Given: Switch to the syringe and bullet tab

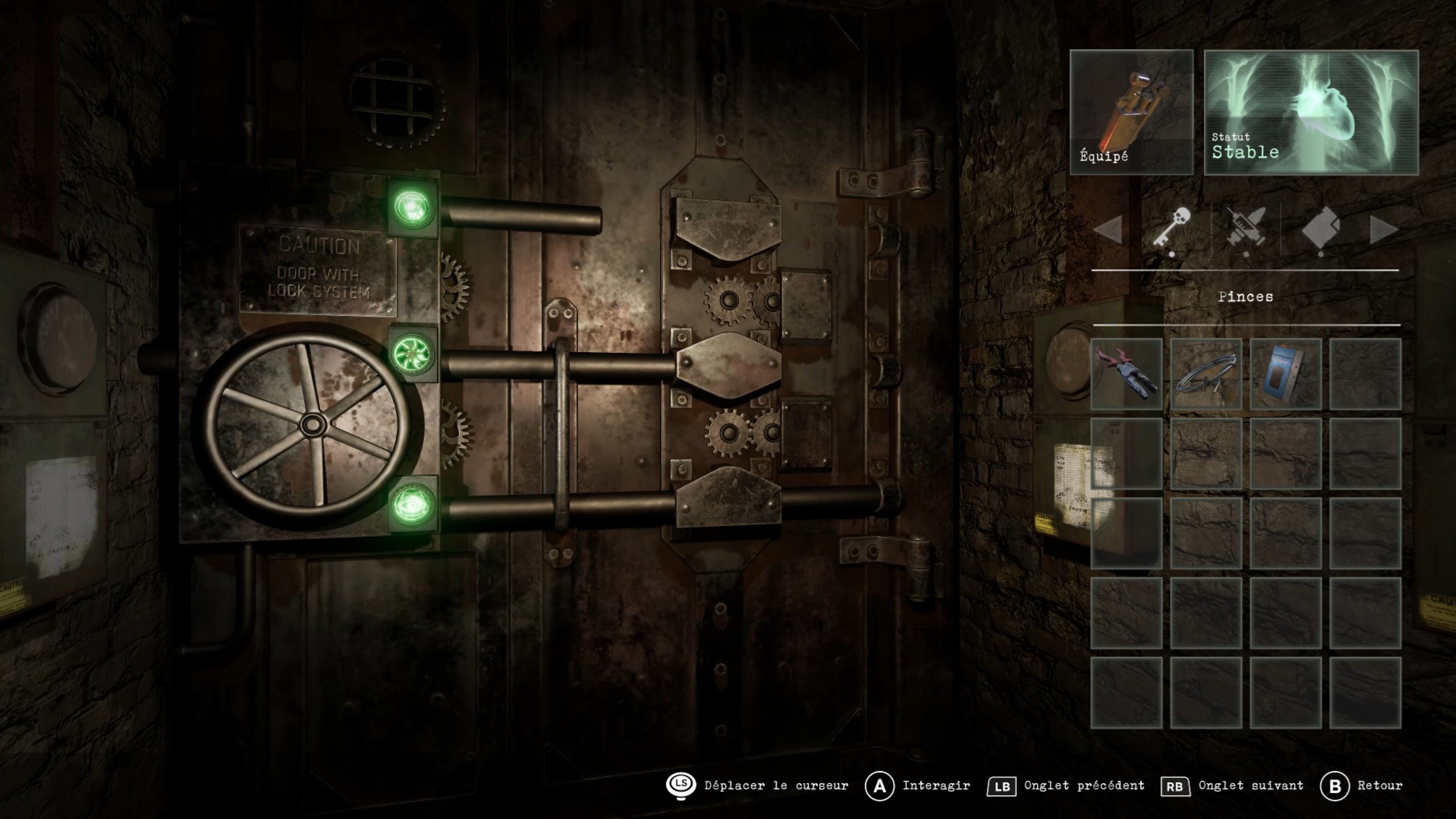Looking at the screenshot, I should tap(1245, 229).
